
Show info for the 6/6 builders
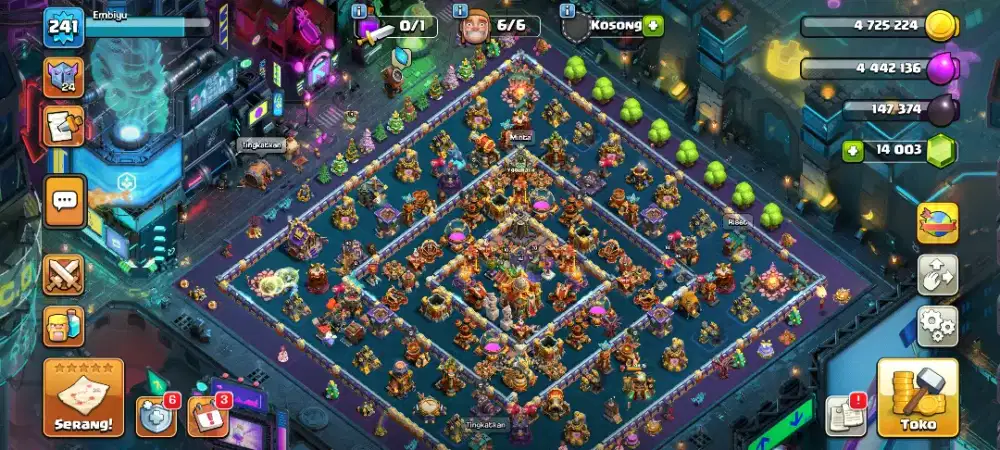point(461,11)
